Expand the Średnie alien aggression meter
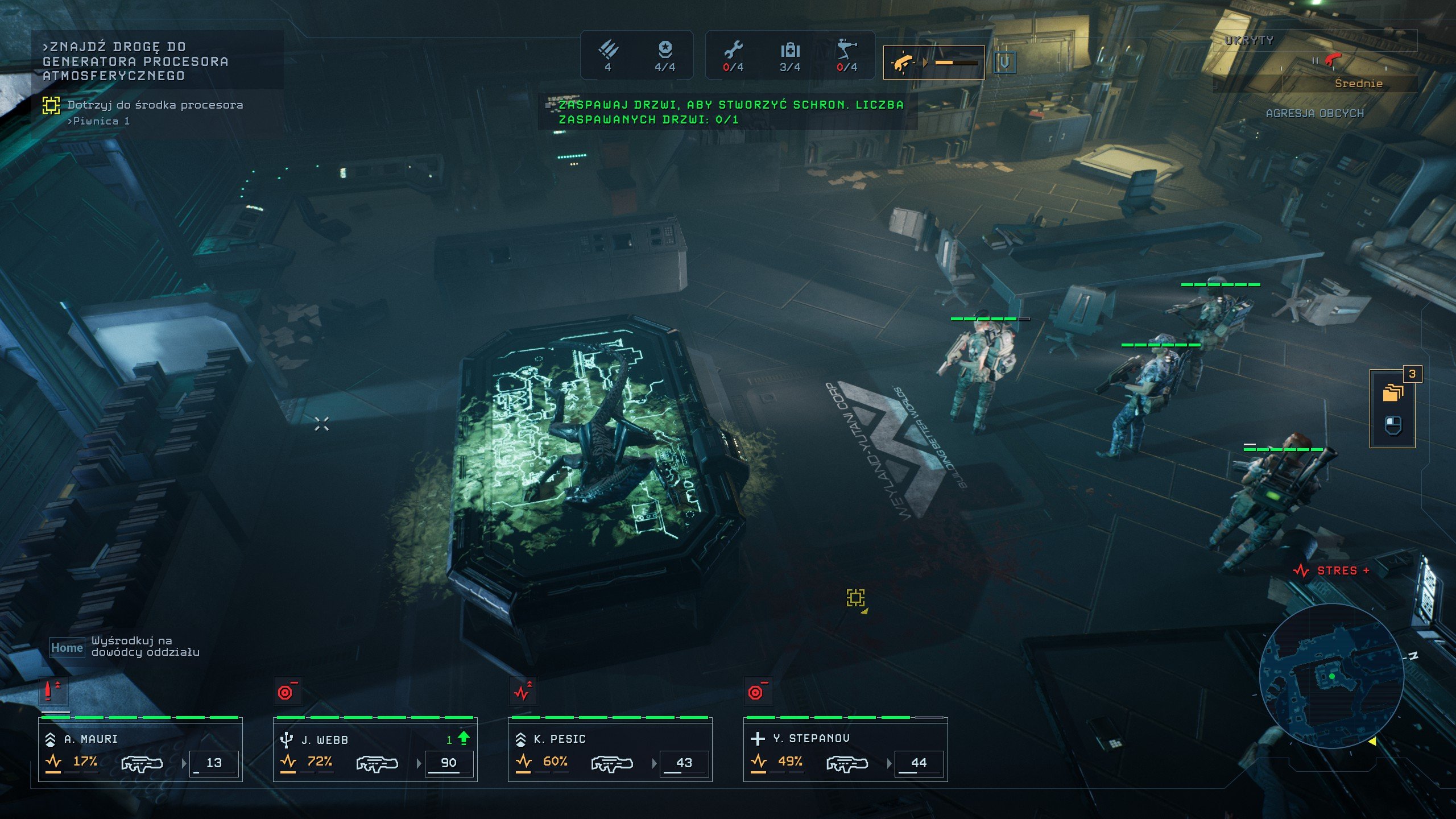This screenshot has width=1456, height=819. (x=1352, y=84)
